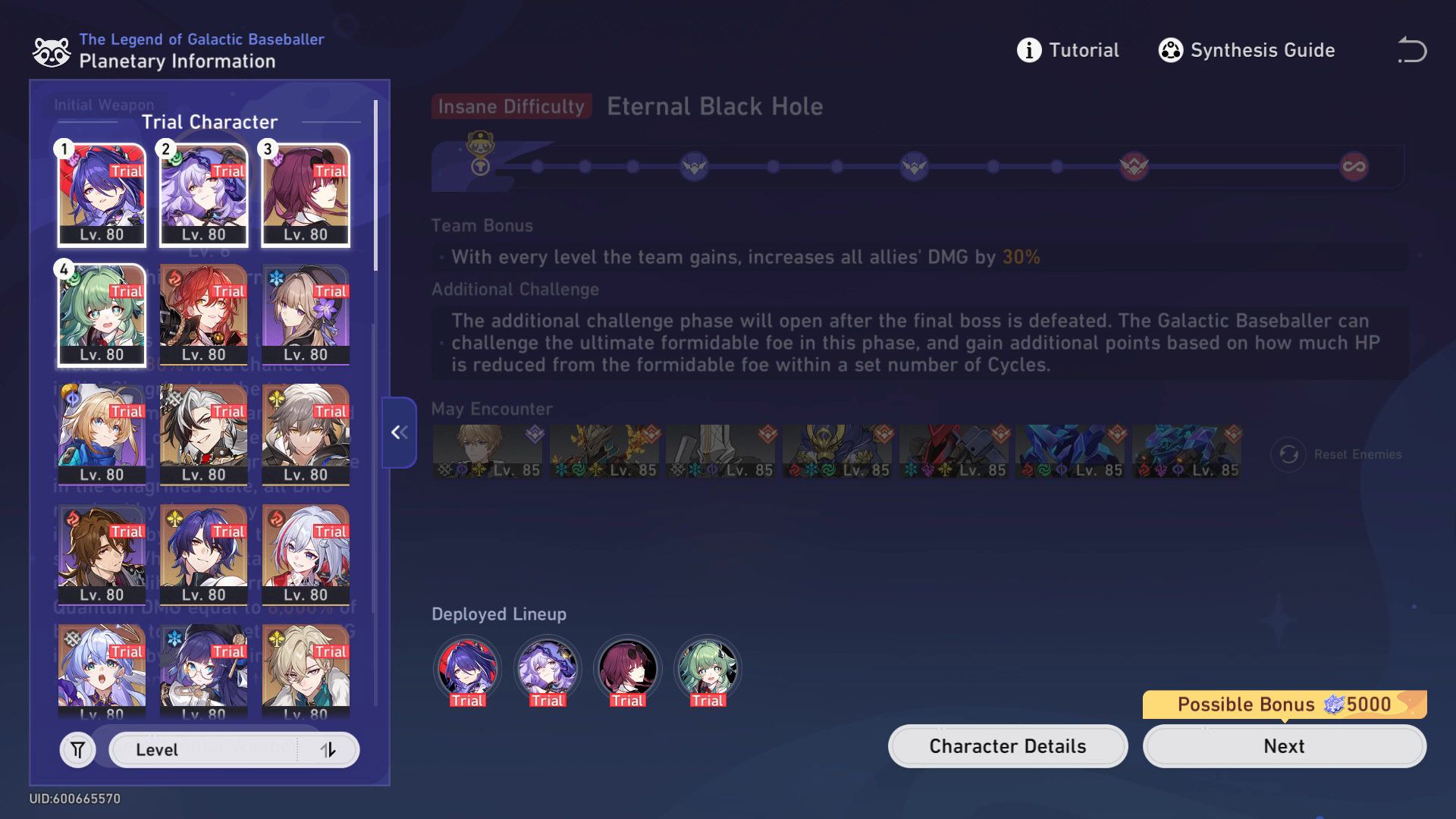Screen dimensions: 1456x819
Task: Select the red-haired trial character in row two
Action: point(203,313)
